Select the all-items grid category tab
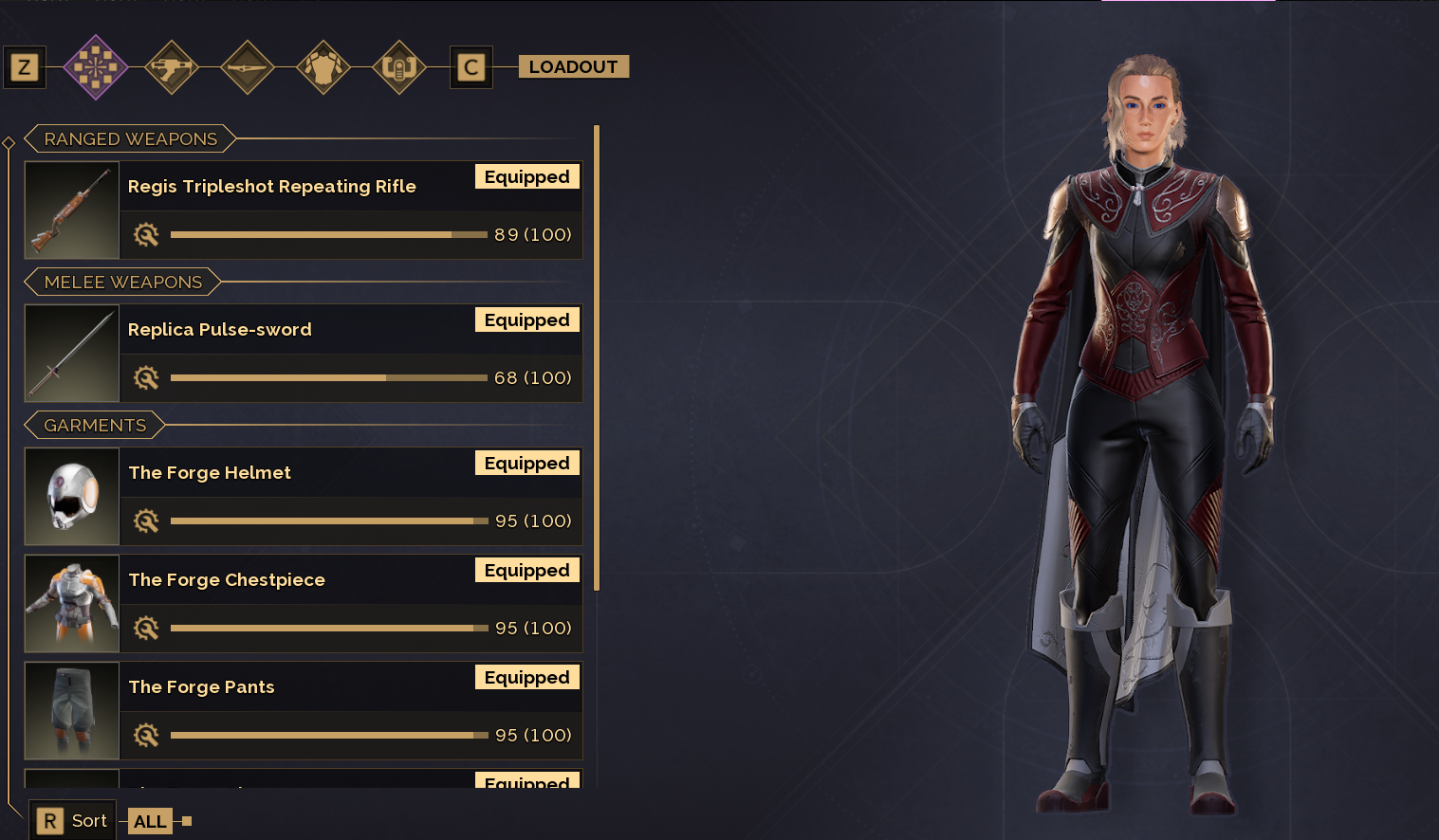This screenshot has width=1439, height=840. [x=95, y=67]
